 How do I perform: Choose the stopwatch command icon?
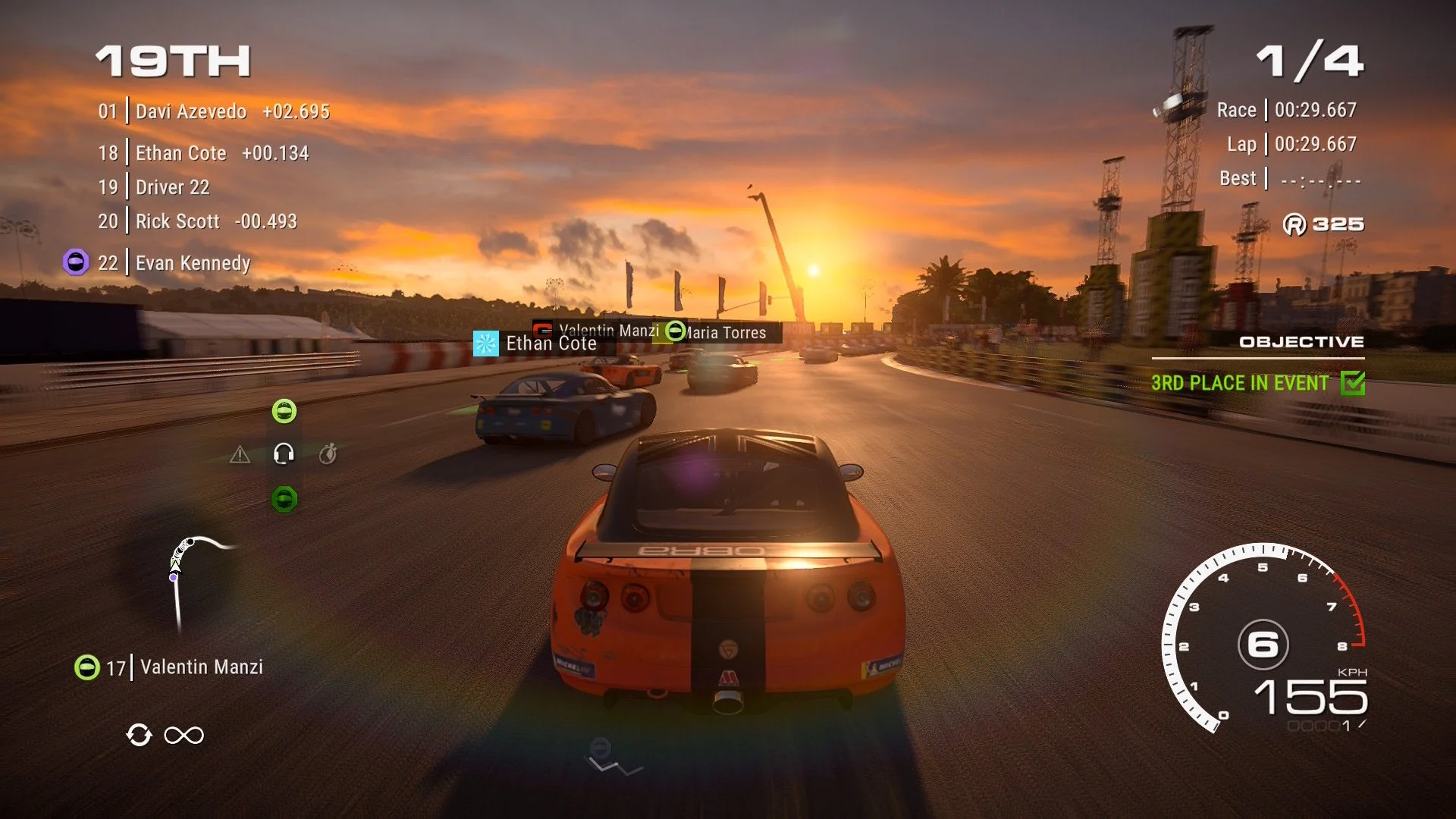328,454
